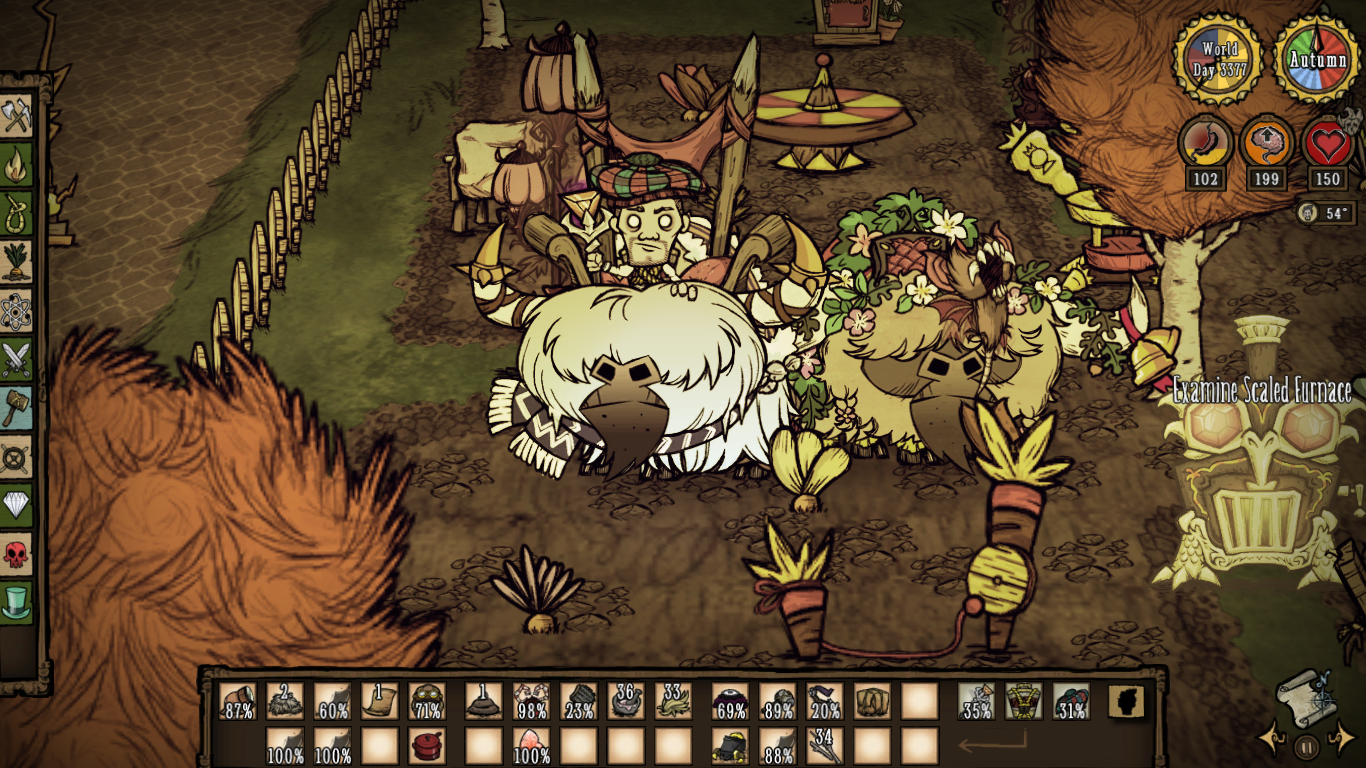The width and height of the screenshot is (1366, 768).
Task: Open the Tools crafting tab
Action: 17,116
